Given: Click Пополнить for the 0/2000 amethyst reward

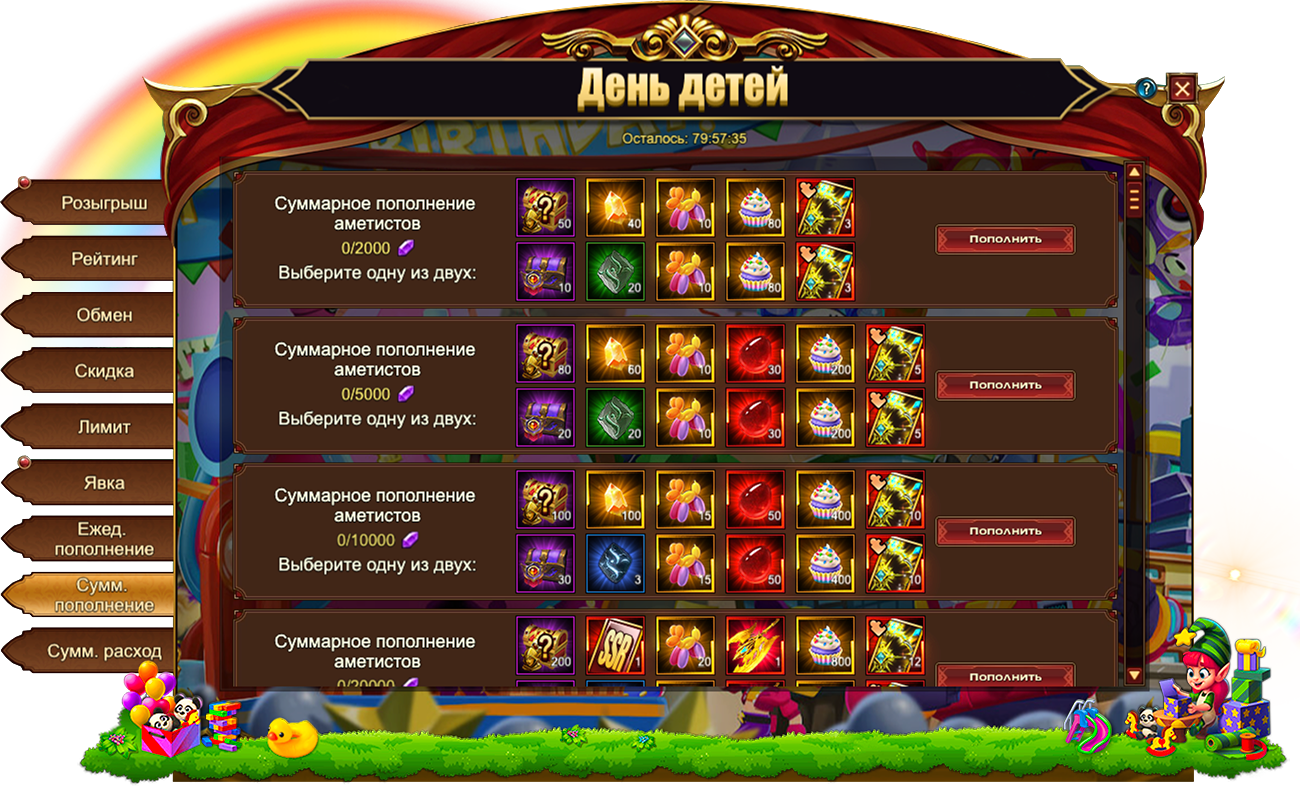Looking at the screenshot, I should coord(1005,240).
